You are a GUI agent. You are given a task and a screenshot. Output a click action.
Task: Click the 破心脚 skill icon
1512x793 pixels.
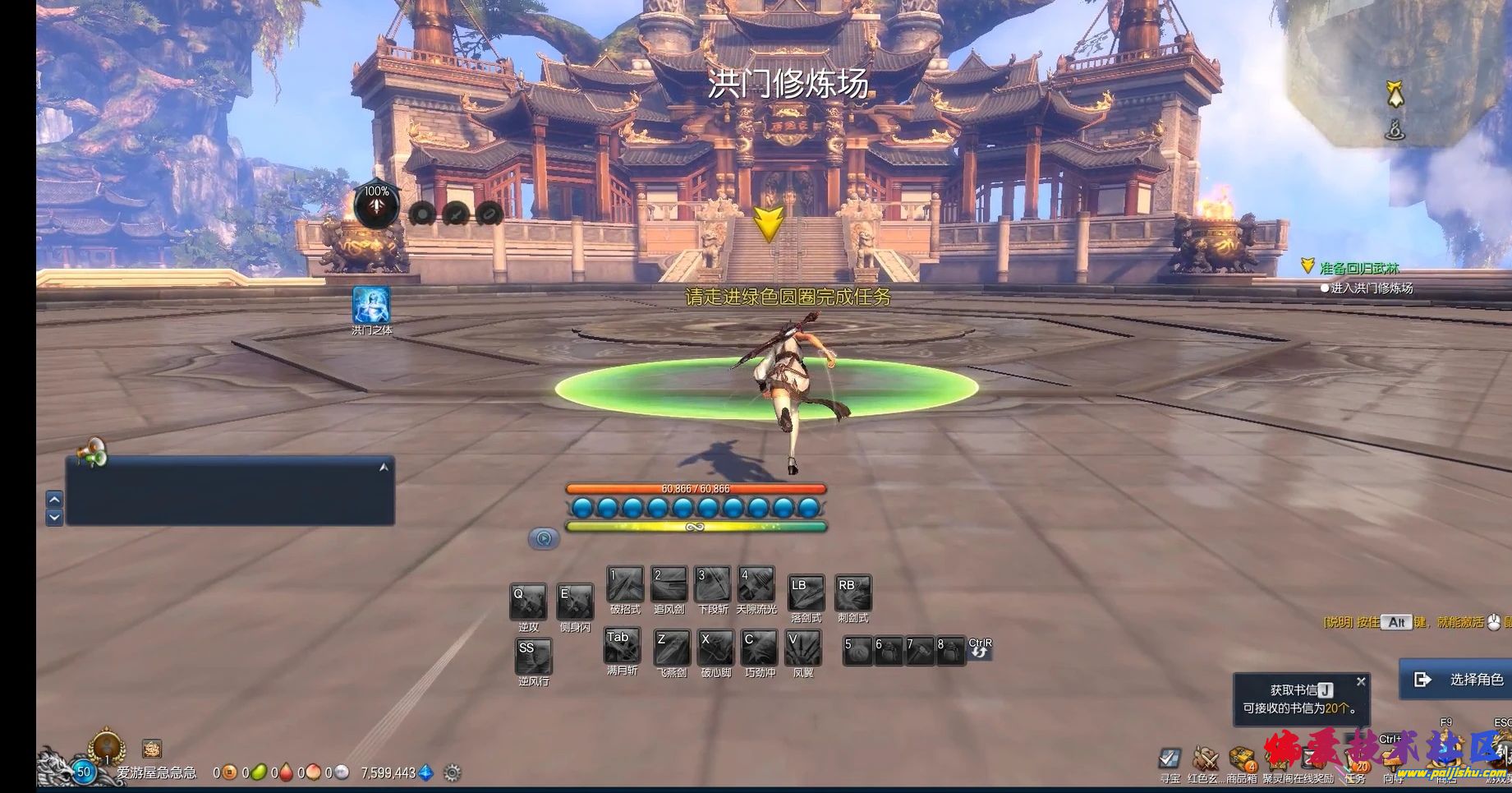(x=715, y=648)
